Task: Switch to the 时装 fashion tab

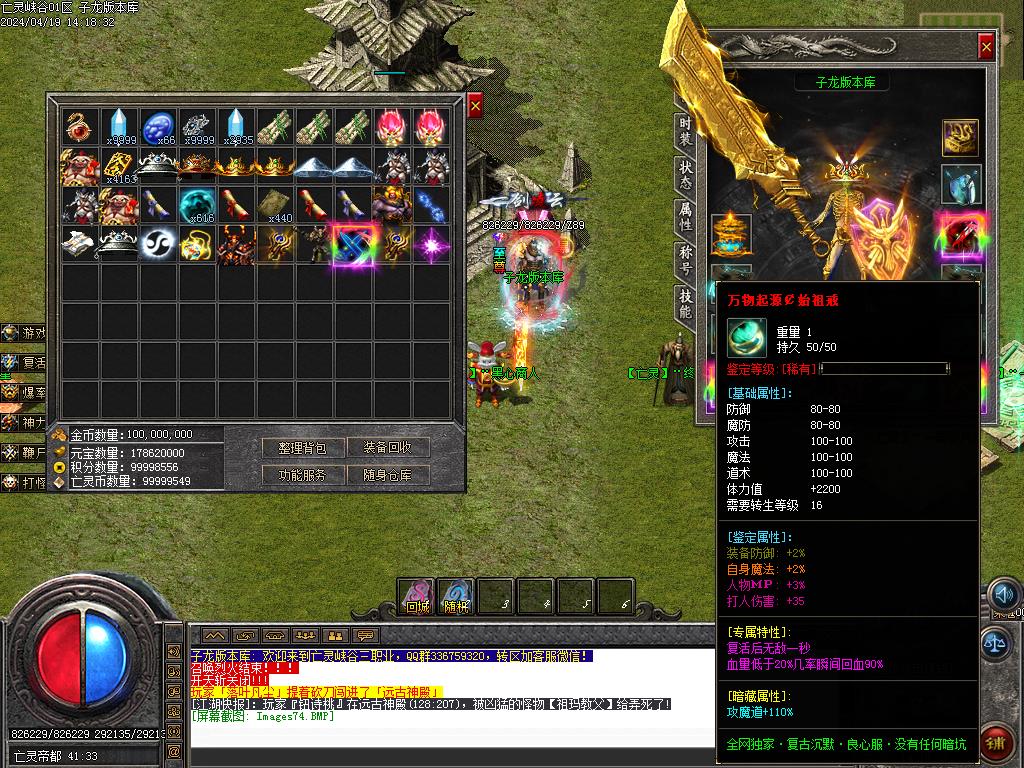Action: (x=685, y=128)
